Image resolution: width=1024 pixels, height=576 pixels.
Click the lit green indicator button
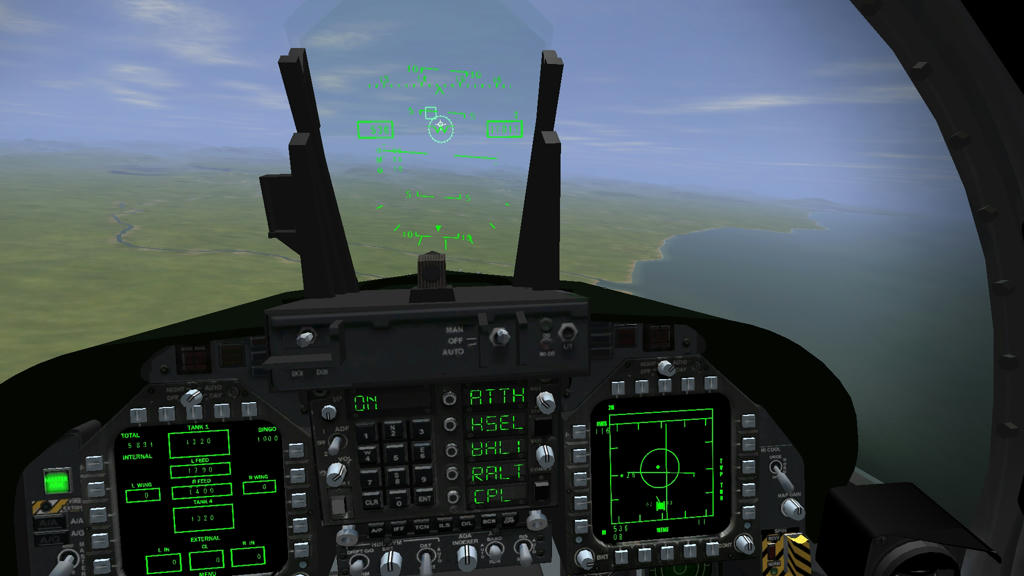coord(56,482)
